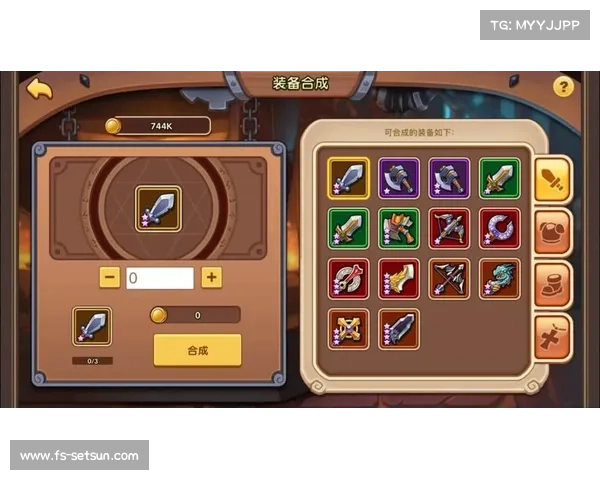Decrease quantity with the minus button
Image resolution: width=600 pixels, height=480 pixels.
110,278
